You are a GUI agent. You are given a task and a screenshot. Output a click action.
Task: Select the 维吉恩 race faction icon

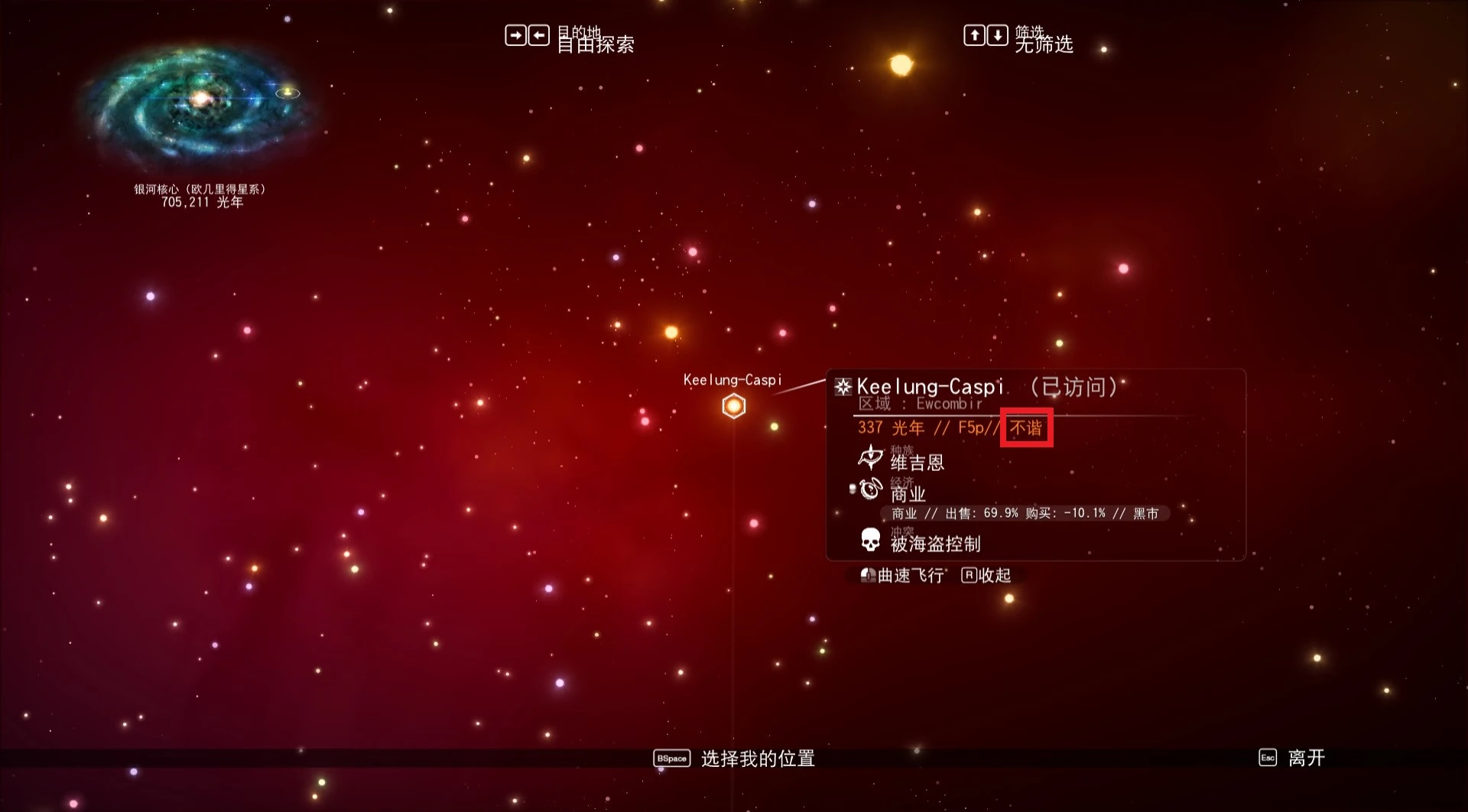869,458
